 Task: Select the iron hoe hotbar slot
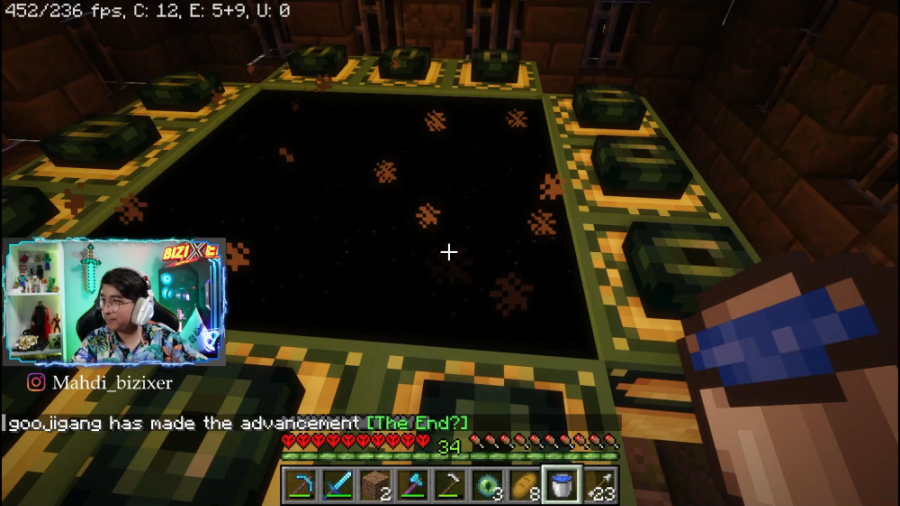click(449, 485)
